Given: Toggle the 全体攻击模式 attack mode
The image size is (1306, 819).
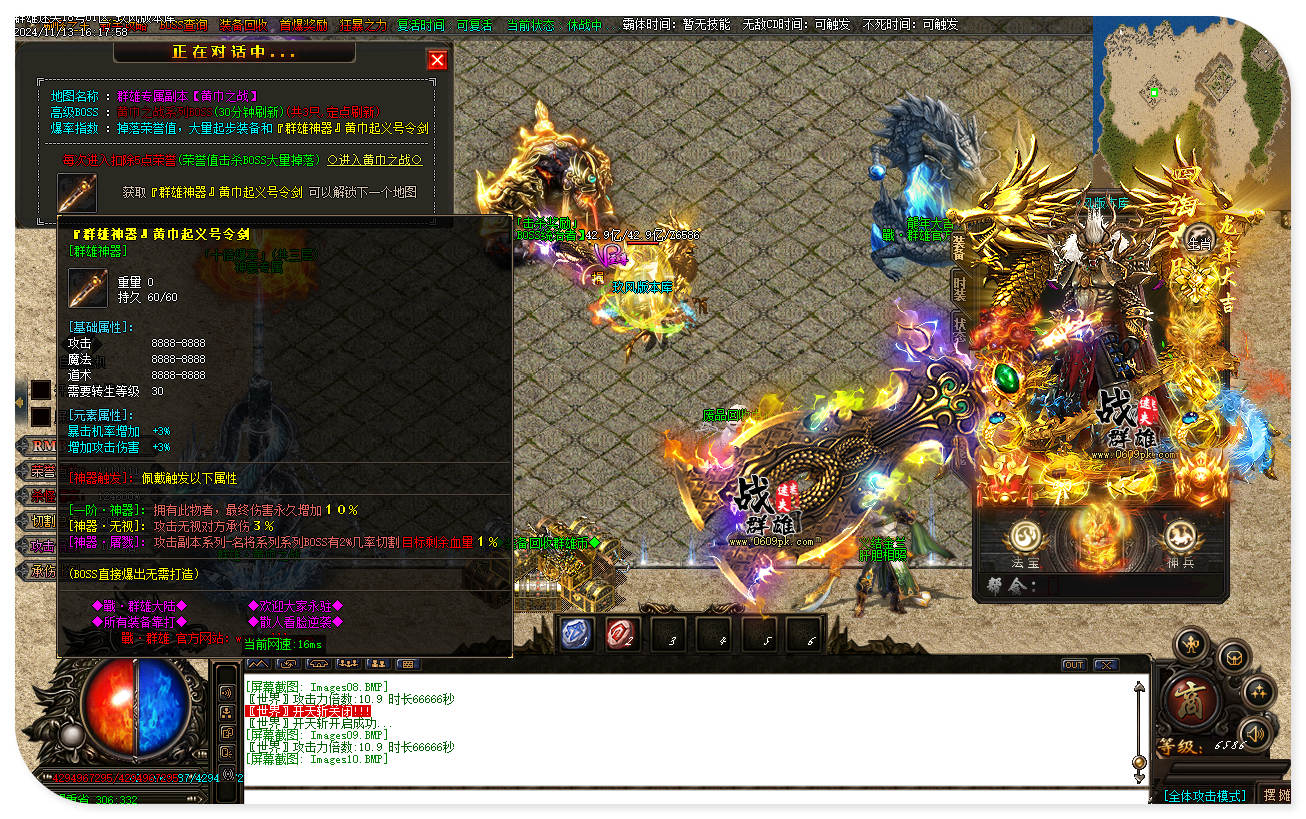Looking at the screenshot, I should 1204,795.
